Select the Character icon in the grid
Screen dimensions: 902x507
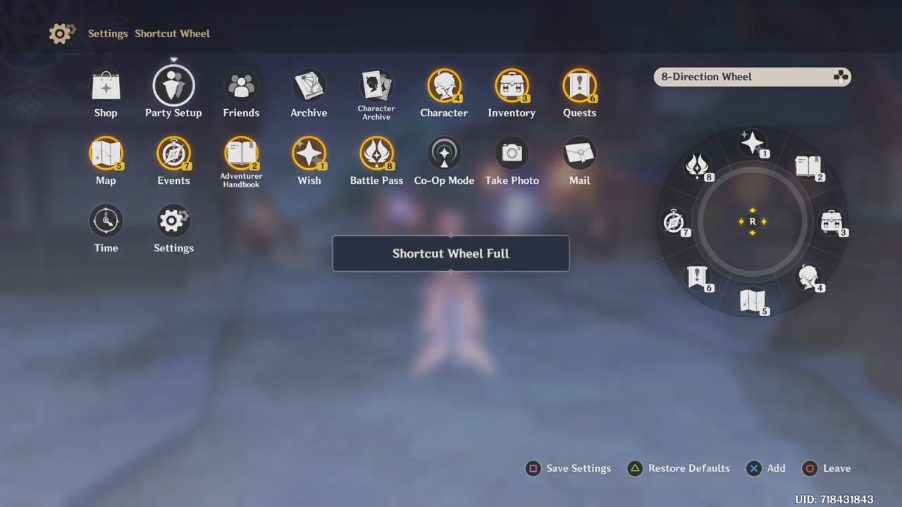444,86
